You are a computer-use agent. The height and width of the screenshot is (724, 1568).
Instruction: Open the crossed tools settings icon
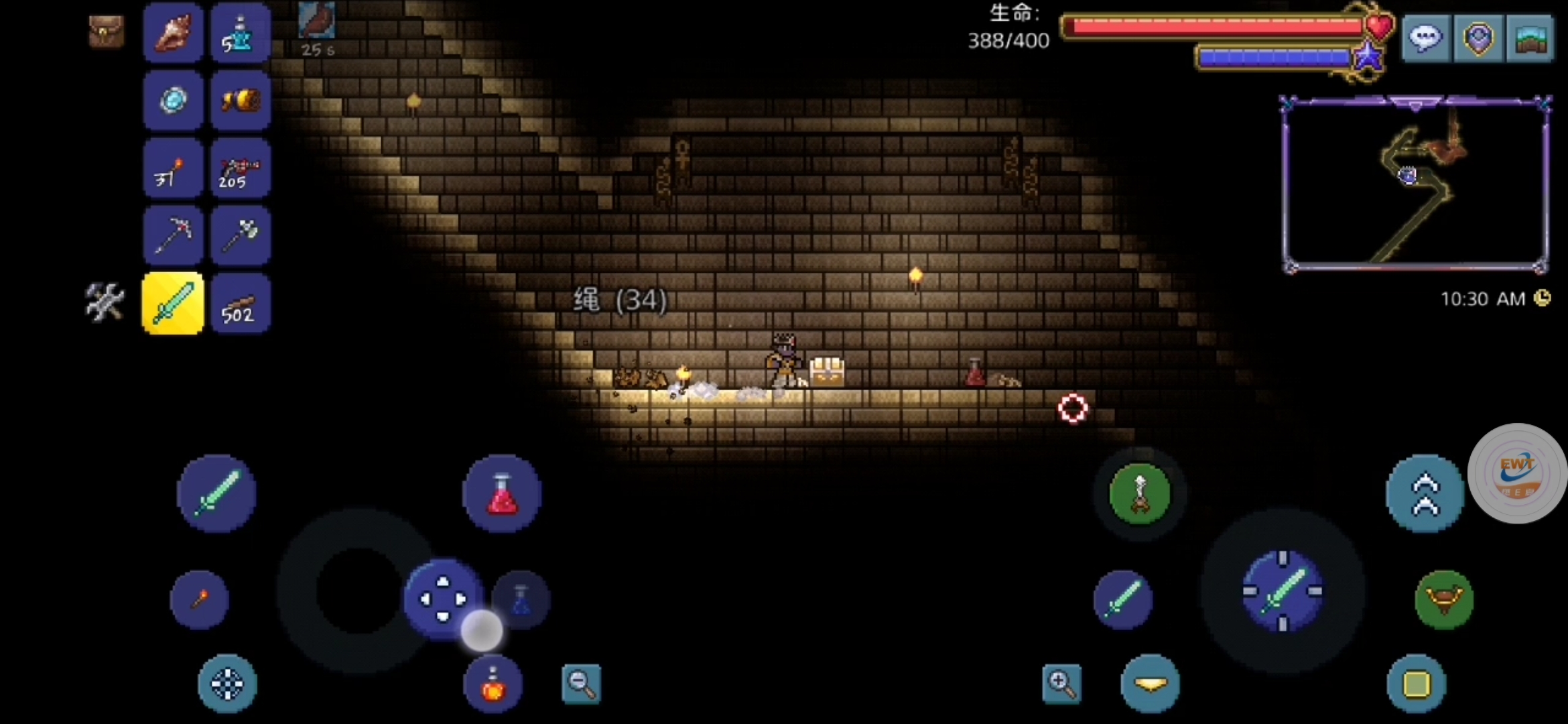[105, 302]
